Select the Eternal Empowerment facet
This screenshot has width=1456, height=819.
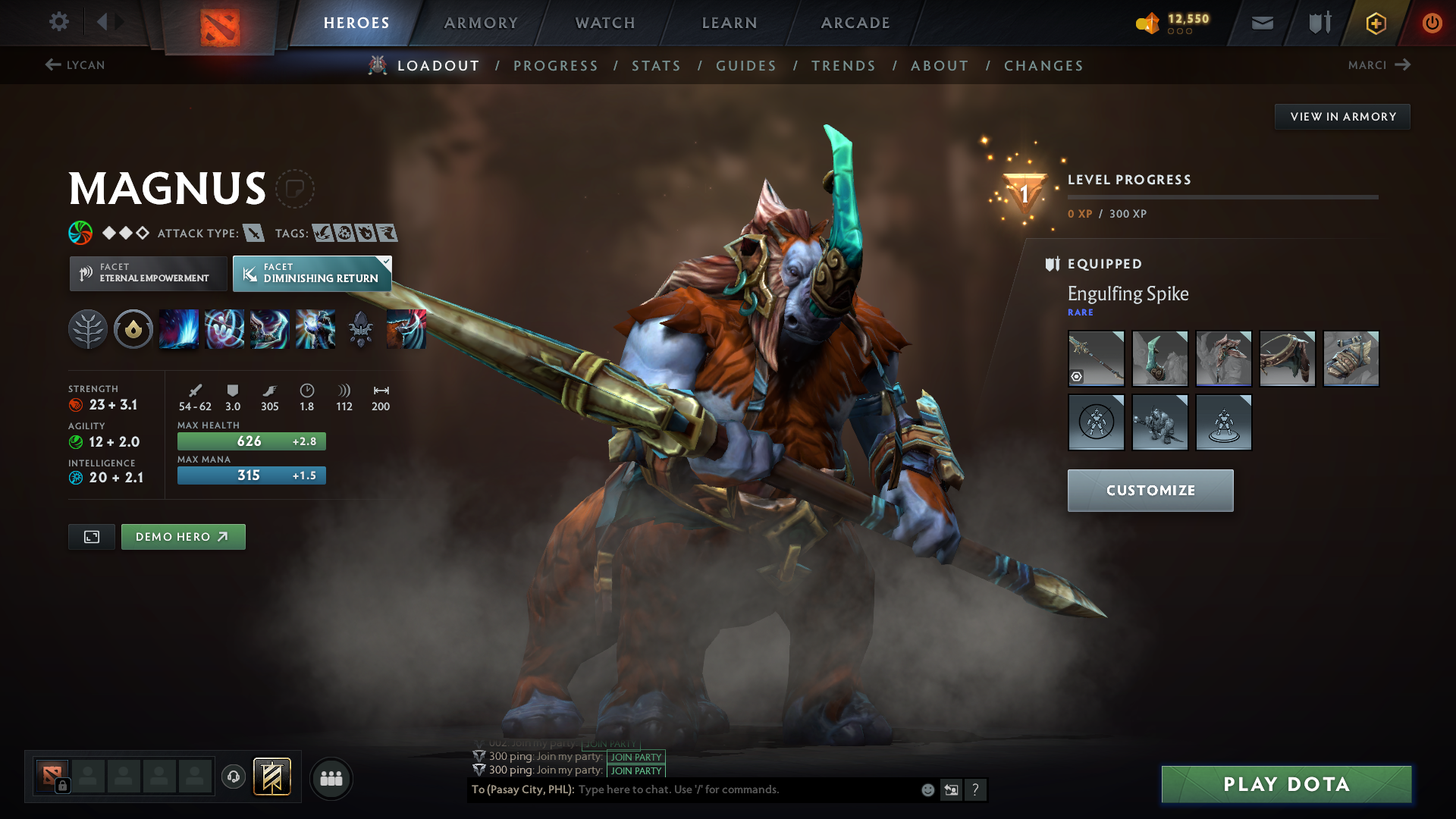click(x=147, y=273)
